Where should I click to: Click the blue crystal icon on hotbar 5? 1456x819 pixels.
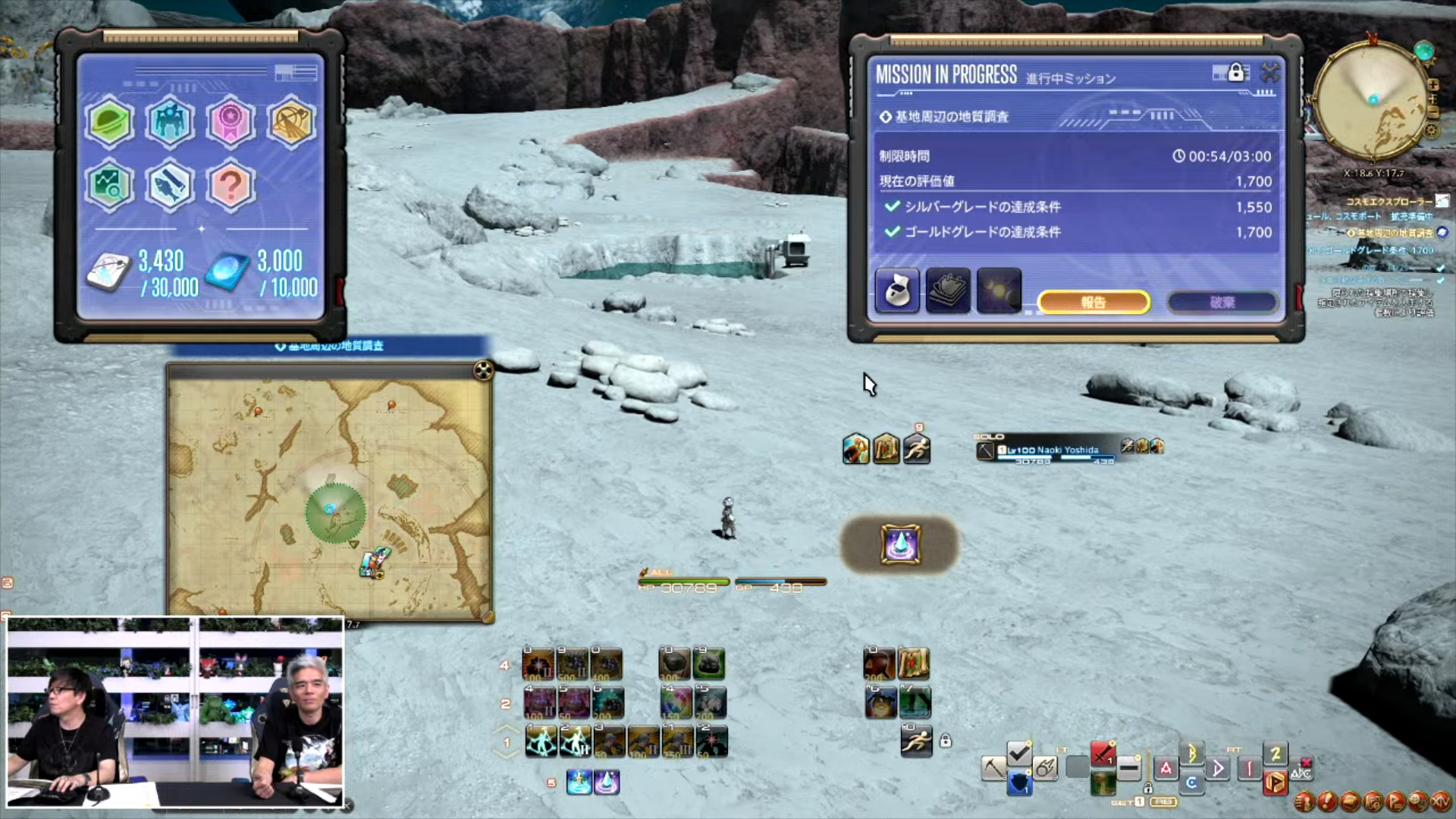607,782
